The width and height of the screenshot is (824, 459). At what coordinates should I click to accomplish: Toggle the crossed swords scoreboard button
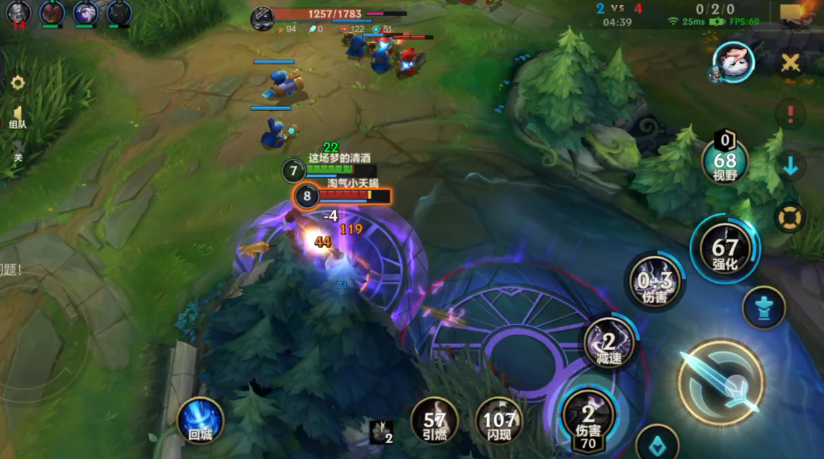click(x=791, y=64)
